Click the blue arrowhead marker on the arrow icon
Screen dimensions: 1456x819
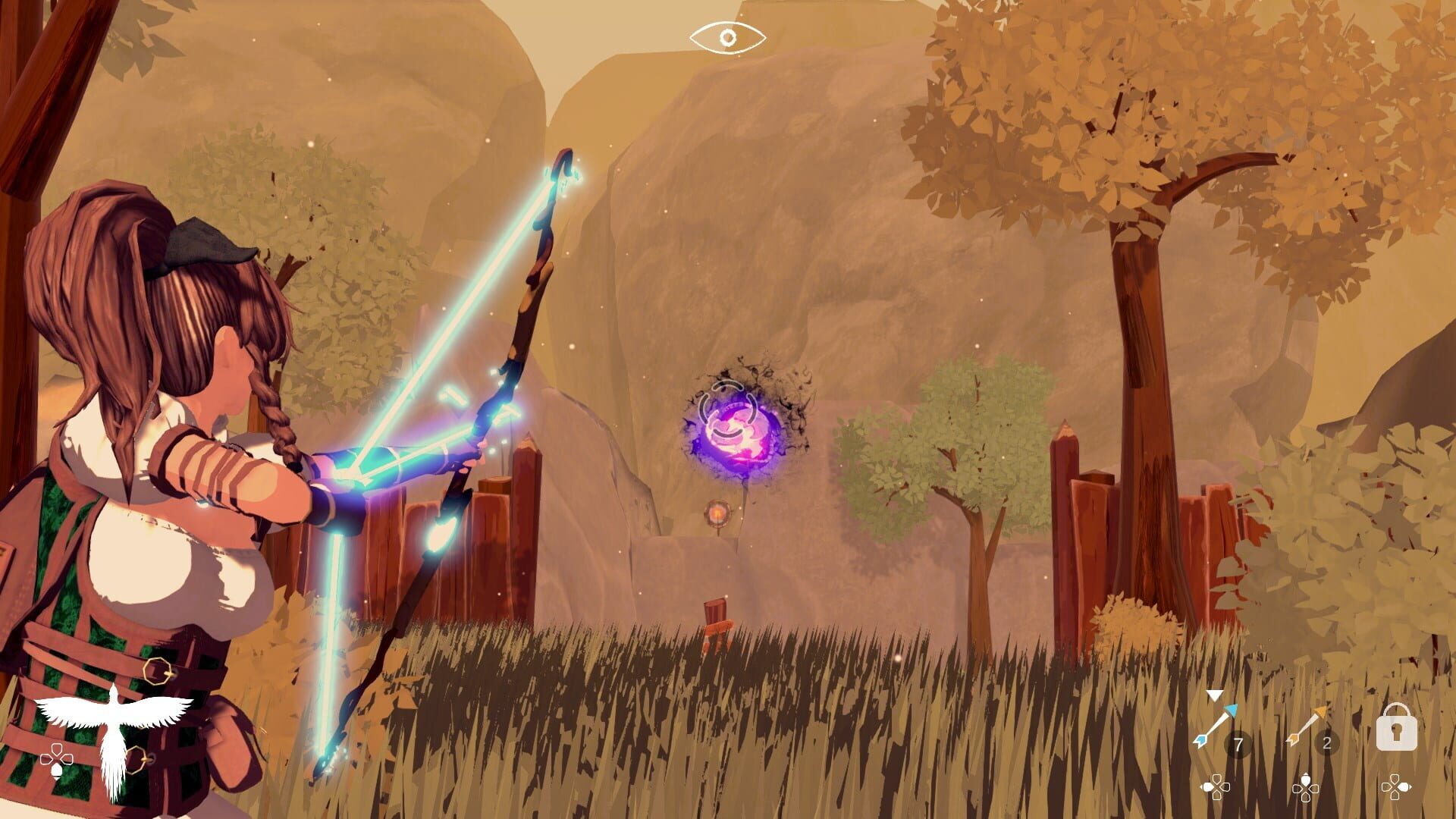(x=1232, y=711)
